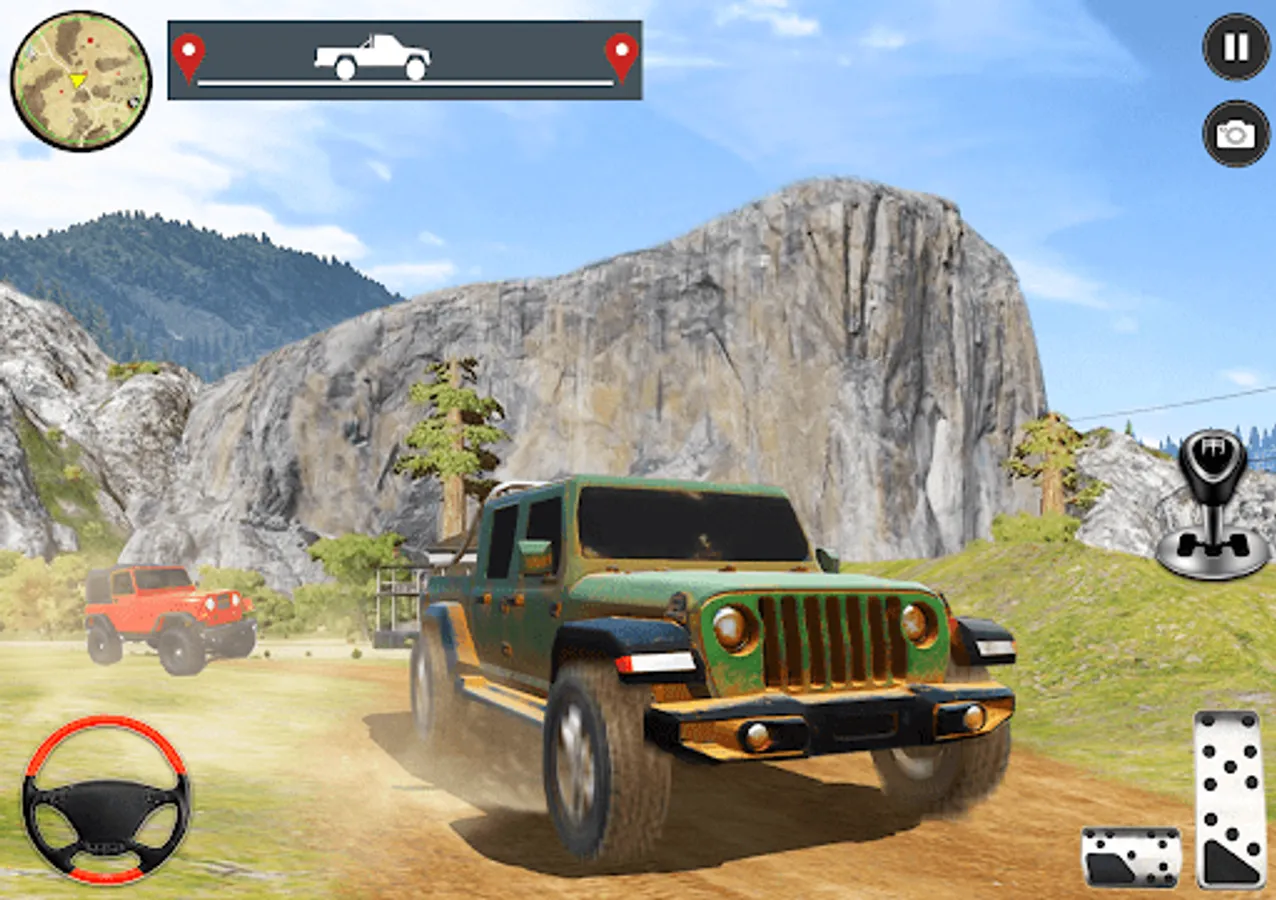This screenshot has width=1276, height=900.
Task: Hit the tall accelerator pedal
Action: pyautogui.click(x=1229, y=799)
